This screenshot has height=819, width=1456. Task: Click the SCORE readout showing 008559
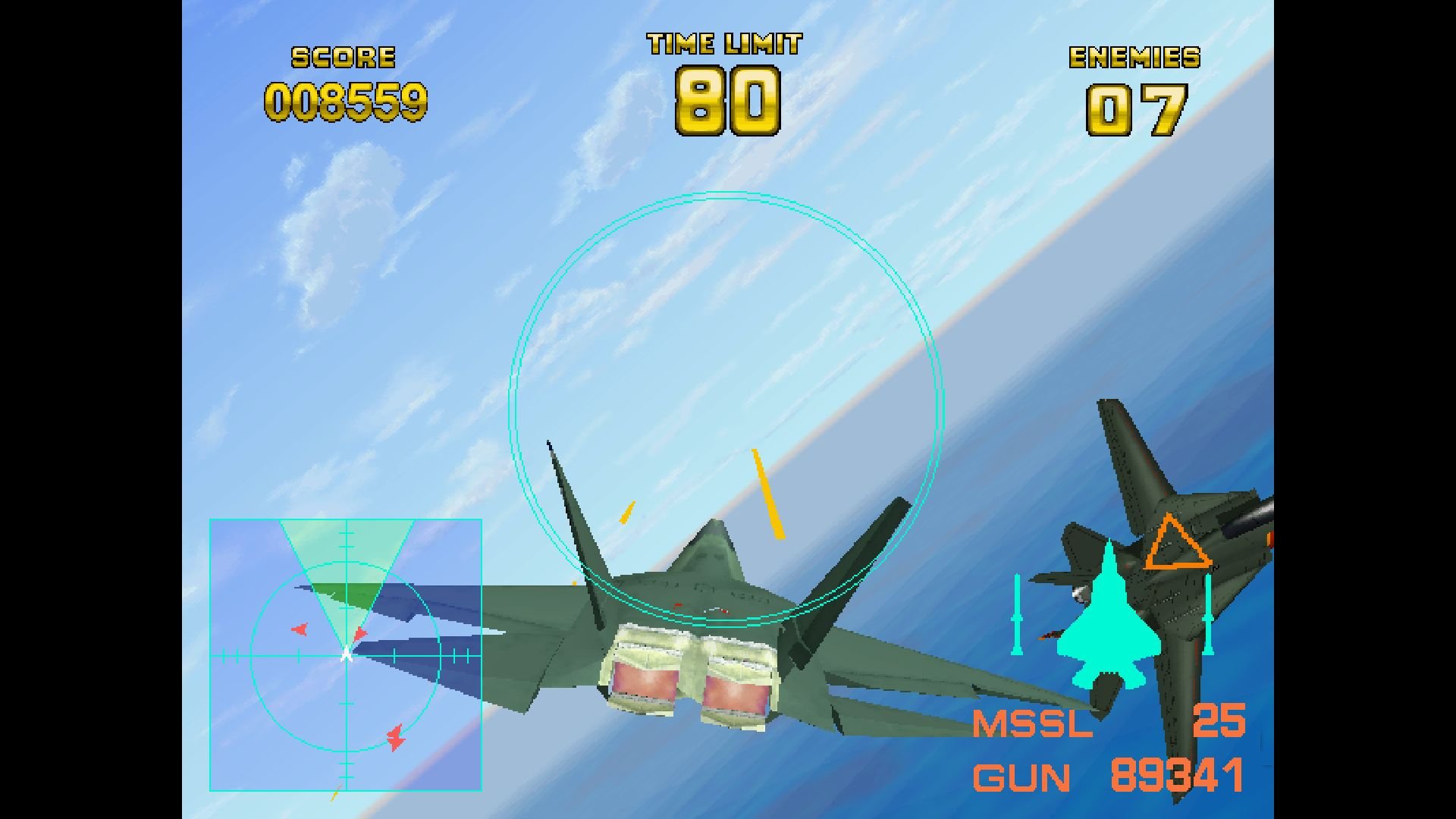pyautogui.click(x=349, y=102)
